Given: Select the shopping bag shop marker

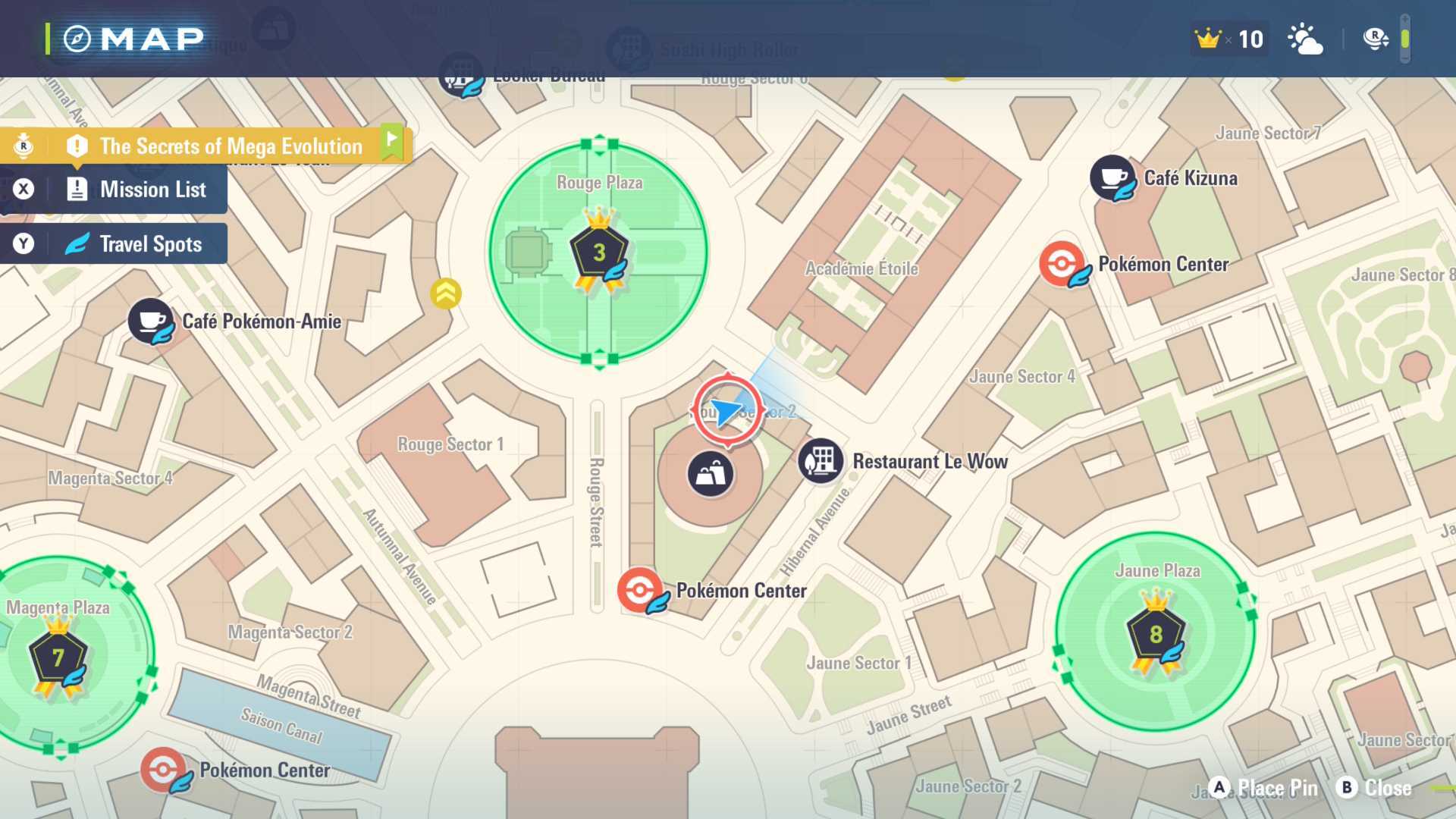Looking at the screenshot, I should tap(710, 475).
